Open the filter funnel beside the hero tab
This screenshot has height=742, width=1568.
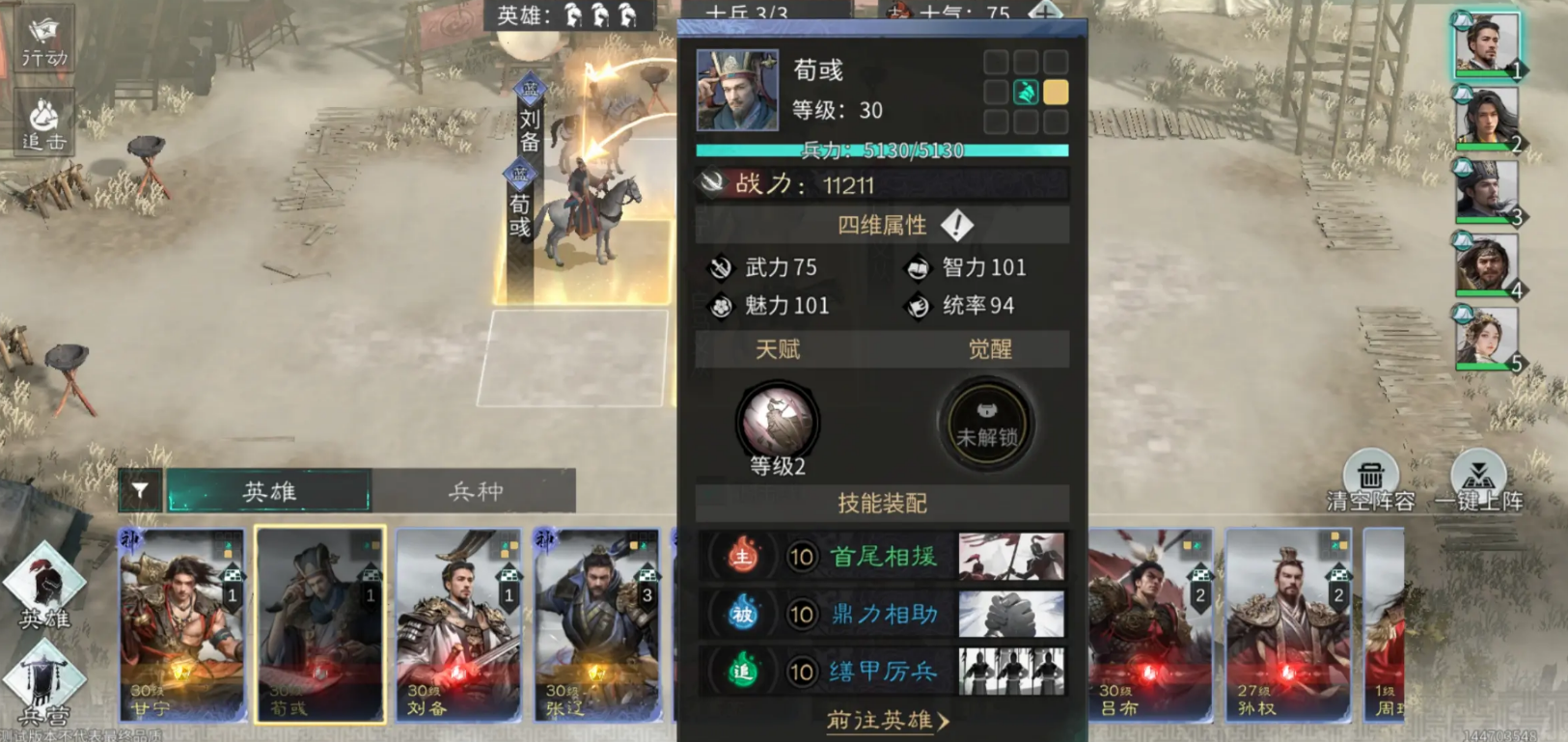(141, 491)
